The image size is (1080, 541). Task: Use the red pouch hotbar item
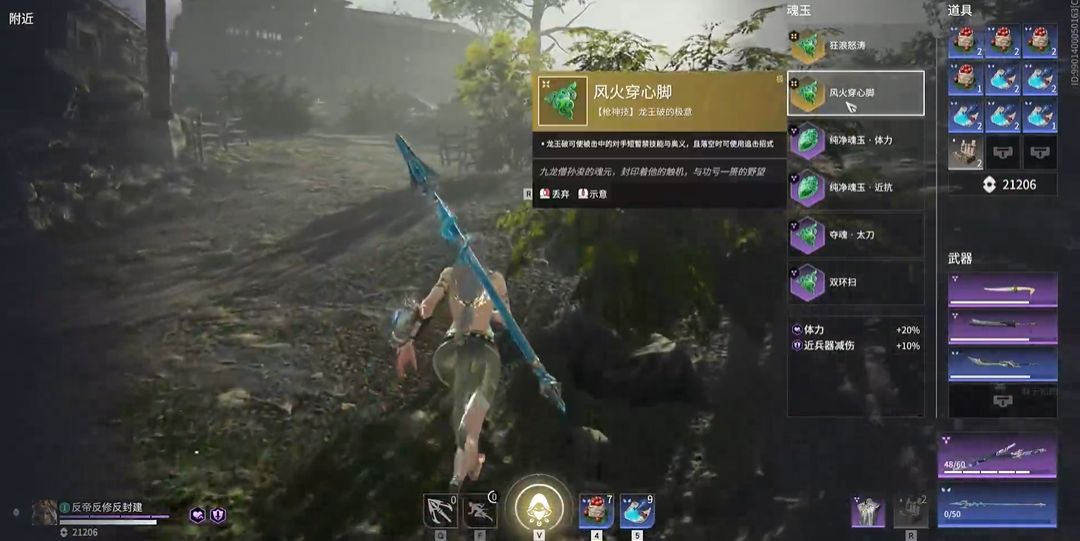[x=595, y=510]
